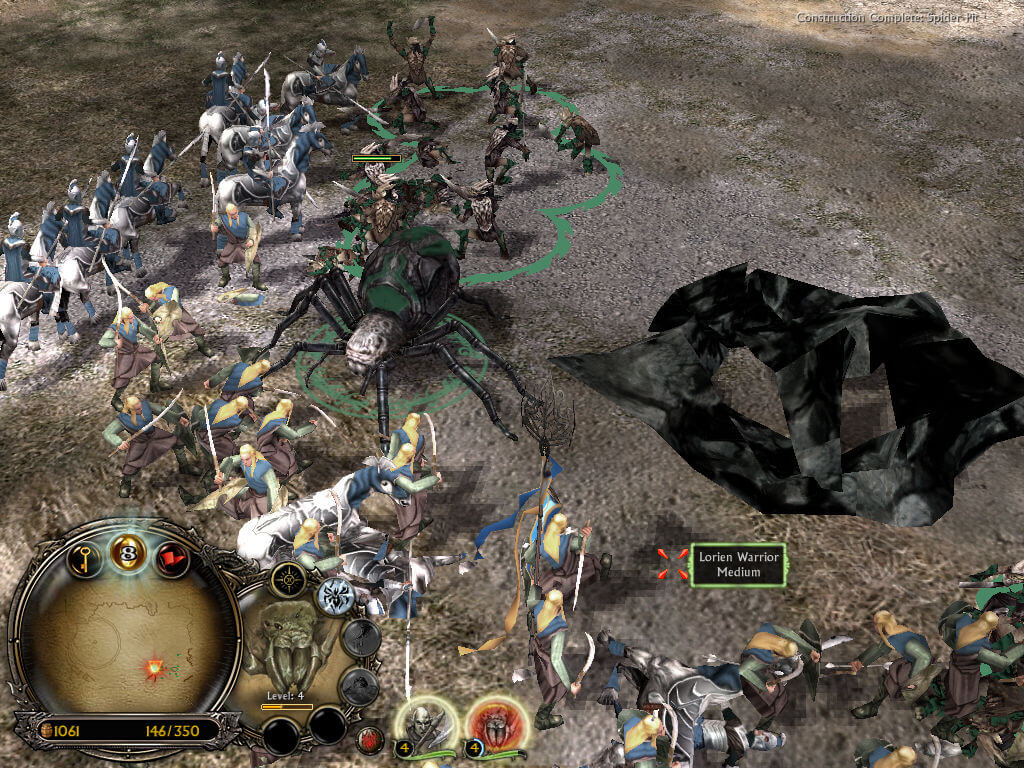Open the golden key options button
This screenshot has height=768, width=1024.
85,556
